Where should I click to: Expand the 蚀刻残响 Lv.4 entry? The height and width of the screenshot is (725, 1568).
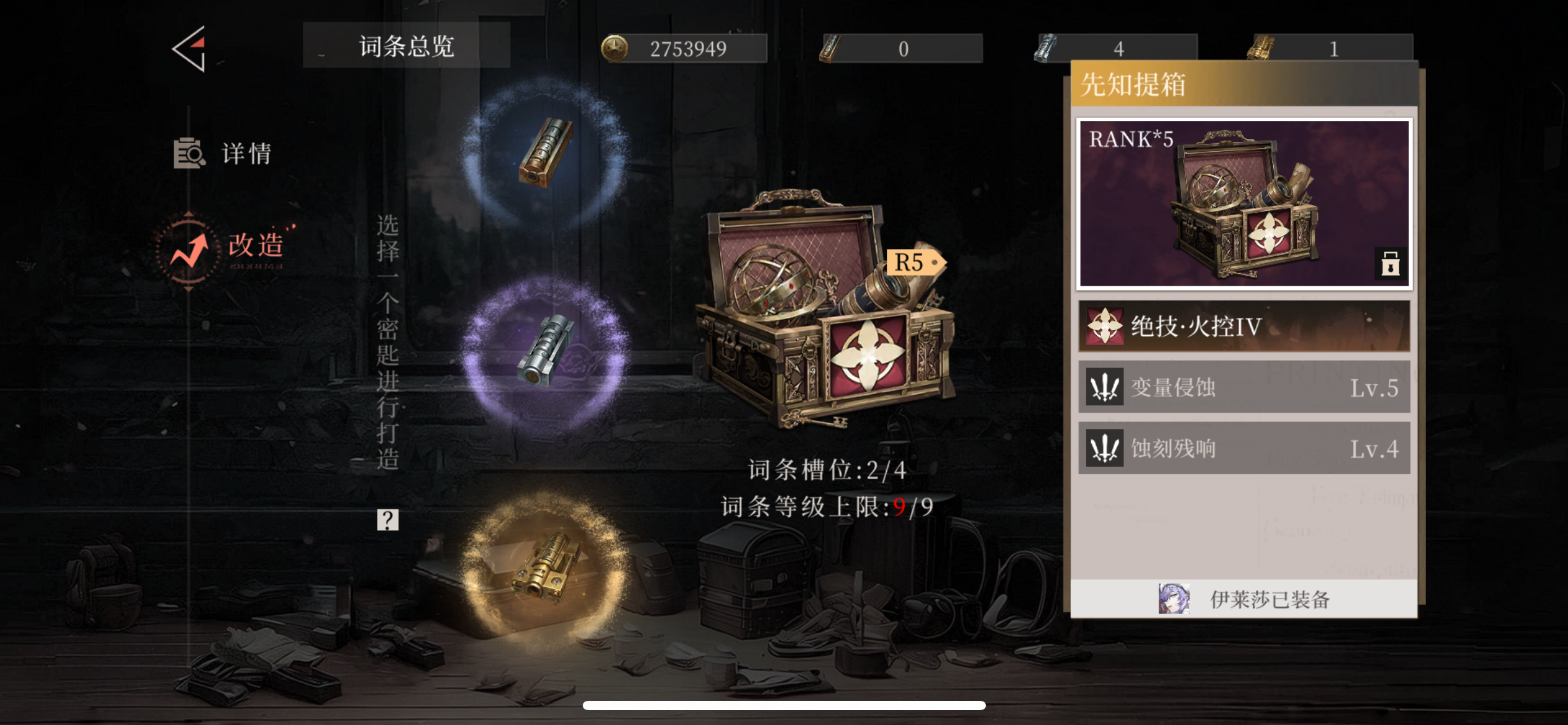point(1244,447)
